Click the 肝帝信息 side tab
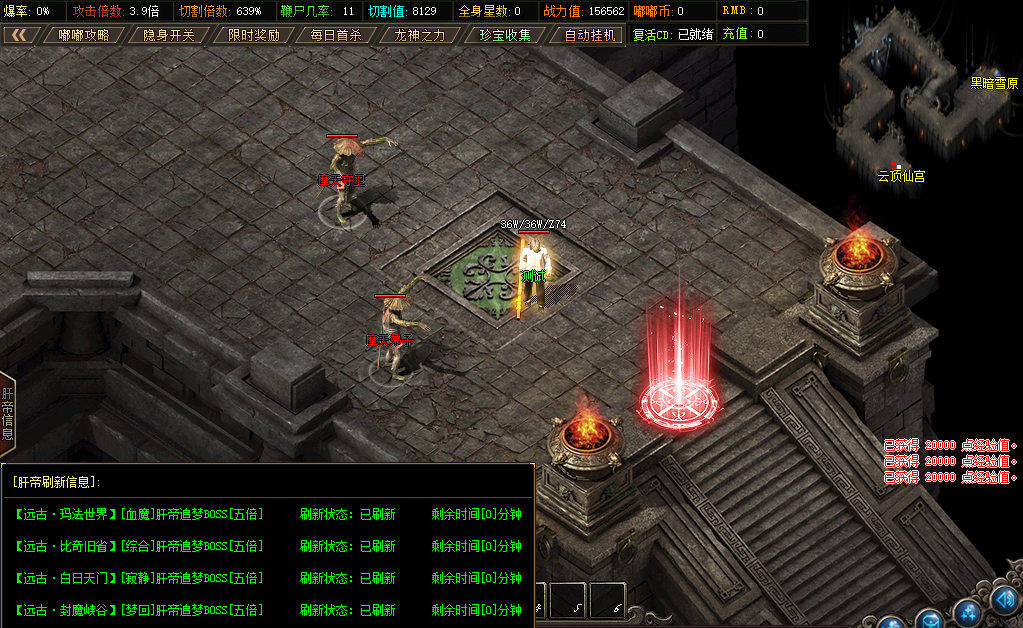The height and width of the screenshot is (628, 1023). click(x=7, y=413)
